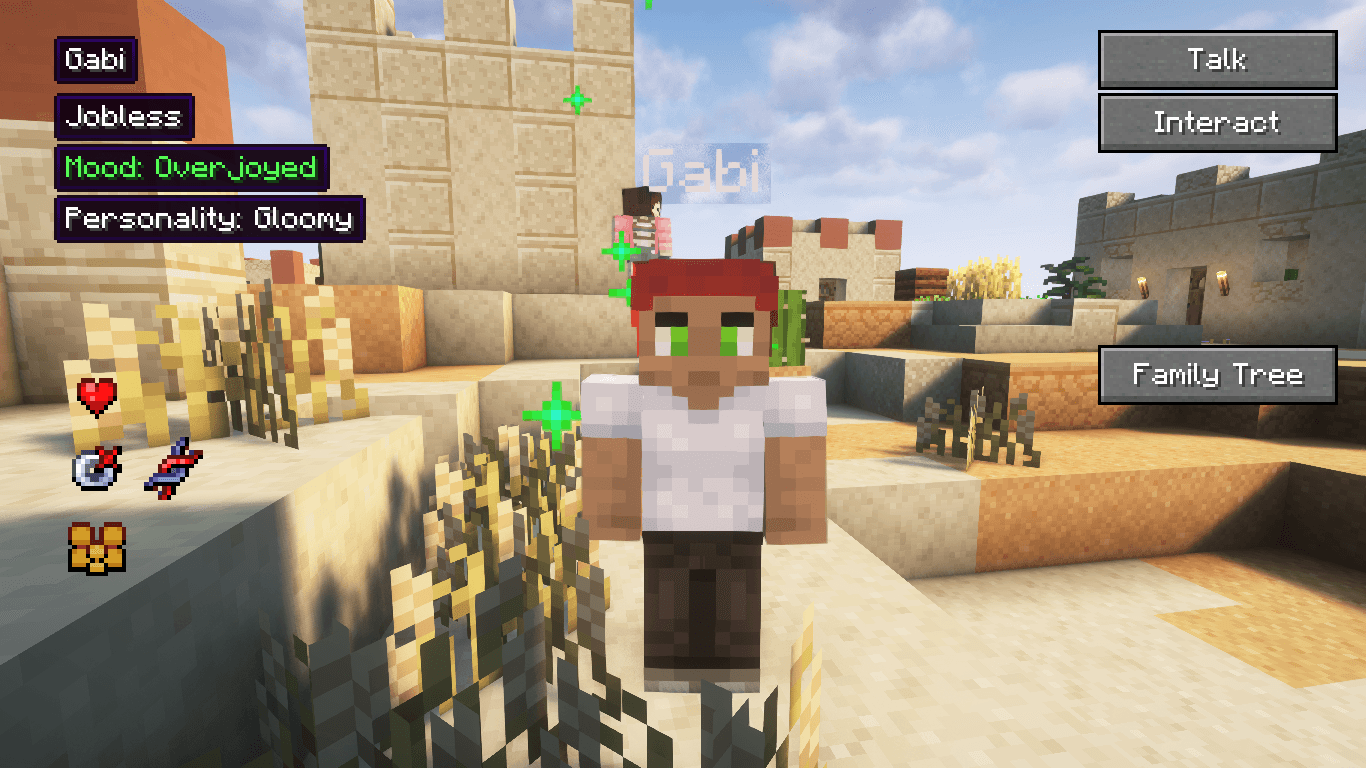
Task: Open a conversation with the Talk button
Action: tap(1216, 59)
